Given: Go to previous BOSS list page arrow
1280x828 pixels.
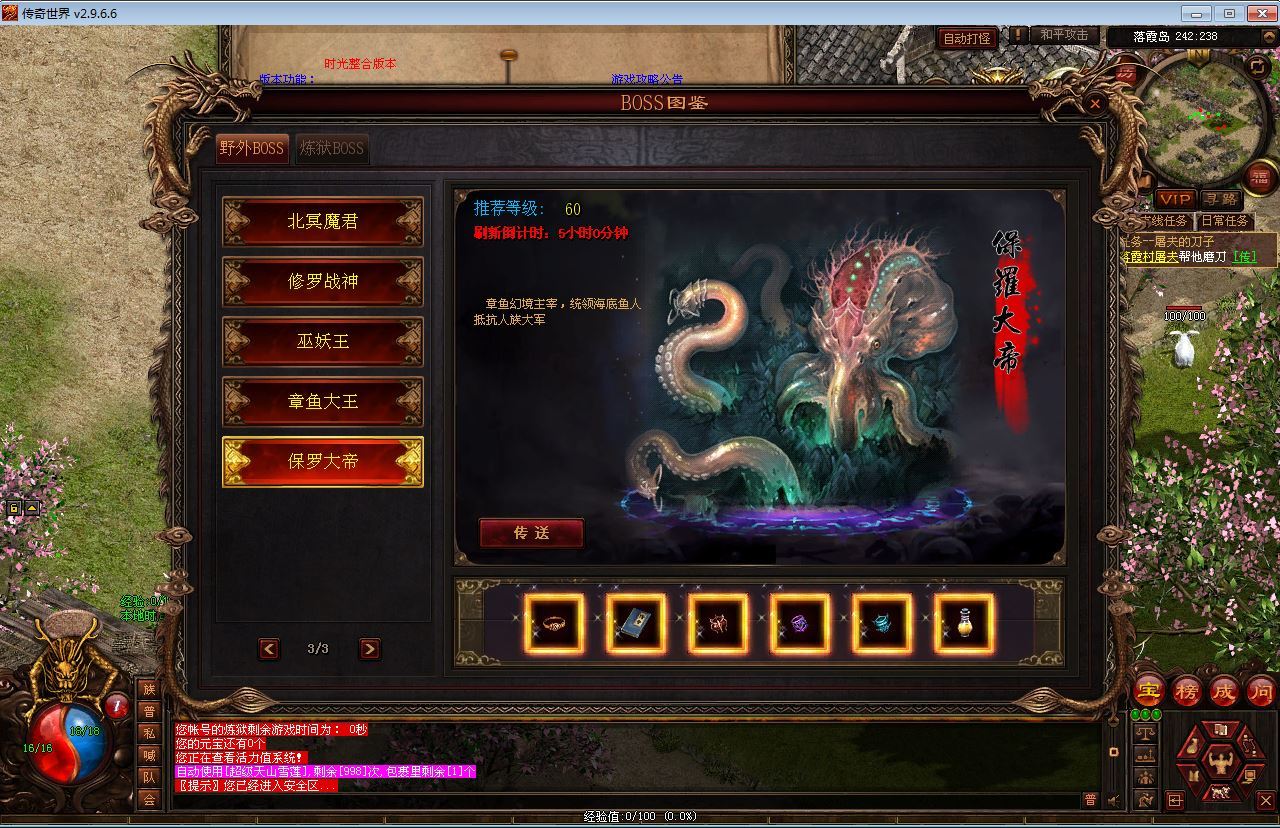Looking at the screenshot, I should pyautogui.click(x=268, y=648).
